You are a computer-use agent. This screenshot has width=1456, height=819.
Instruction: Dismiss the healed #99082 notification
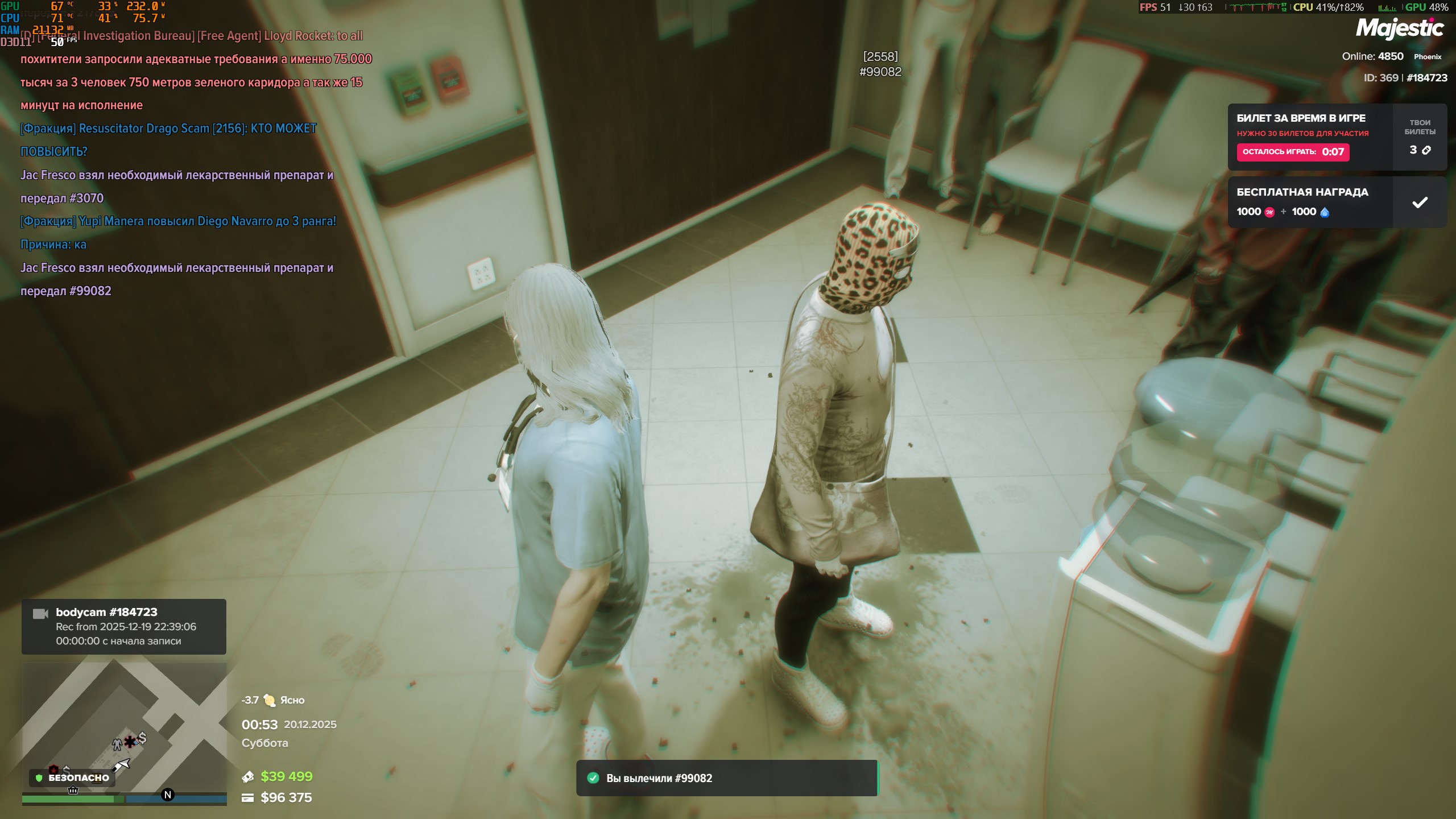(x=726, y=777)
